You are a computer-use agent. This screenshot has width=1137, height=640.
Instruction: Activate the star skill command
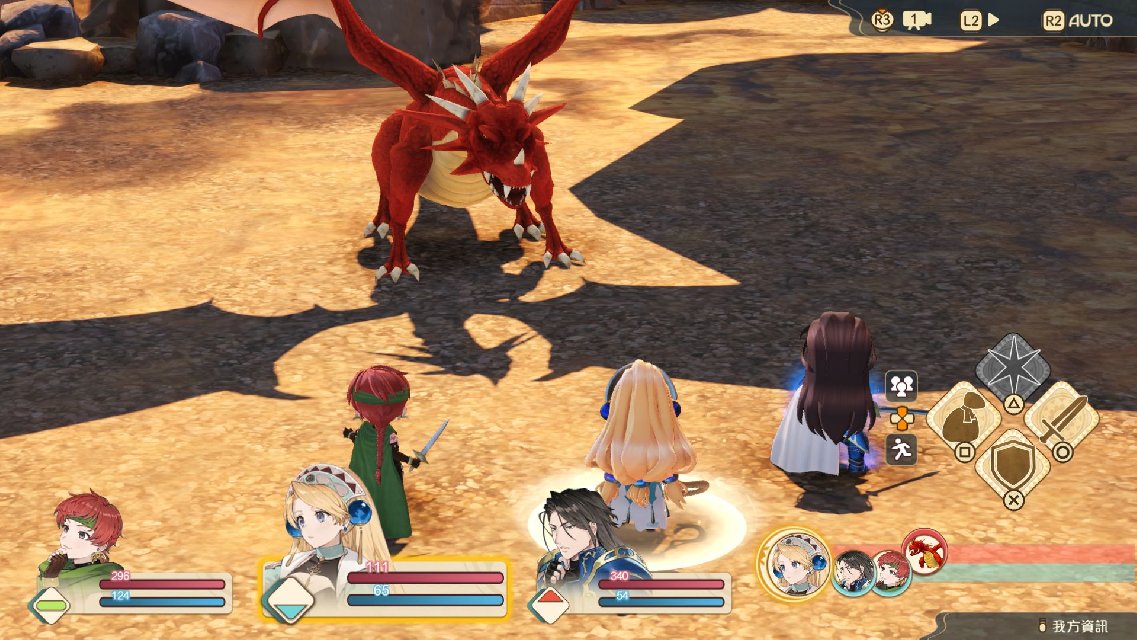[1012, 372]
